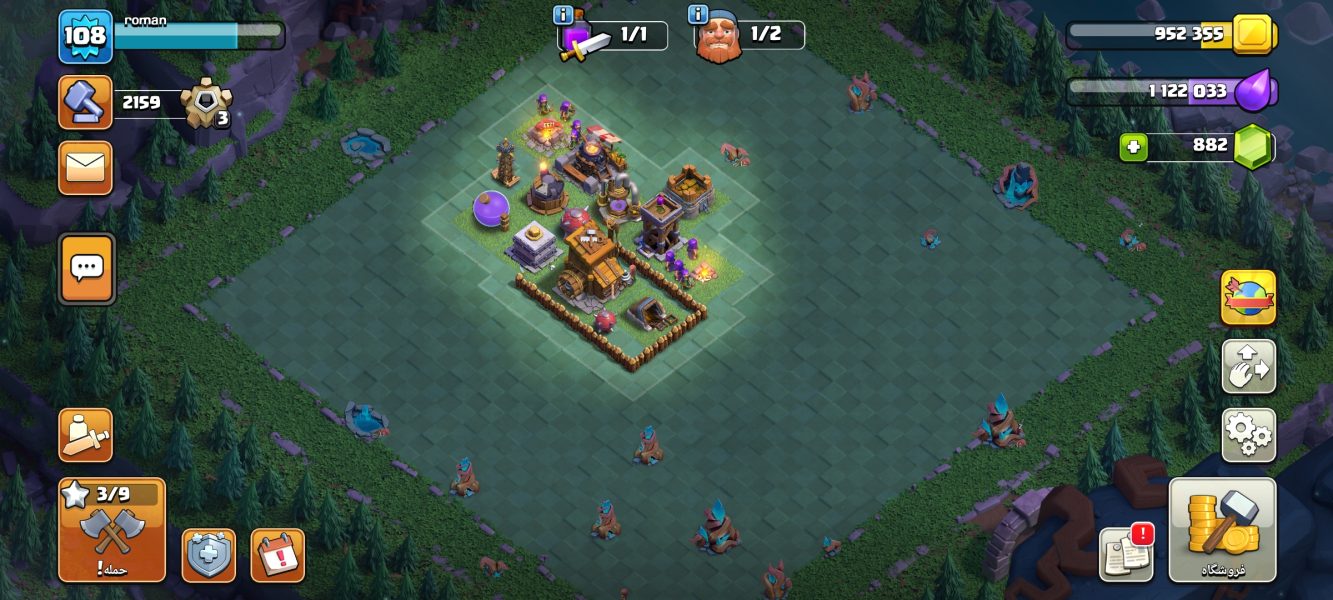Open the mail inbox envelope
Viewport: 1333px width, 600px height.
coord(85,168)
